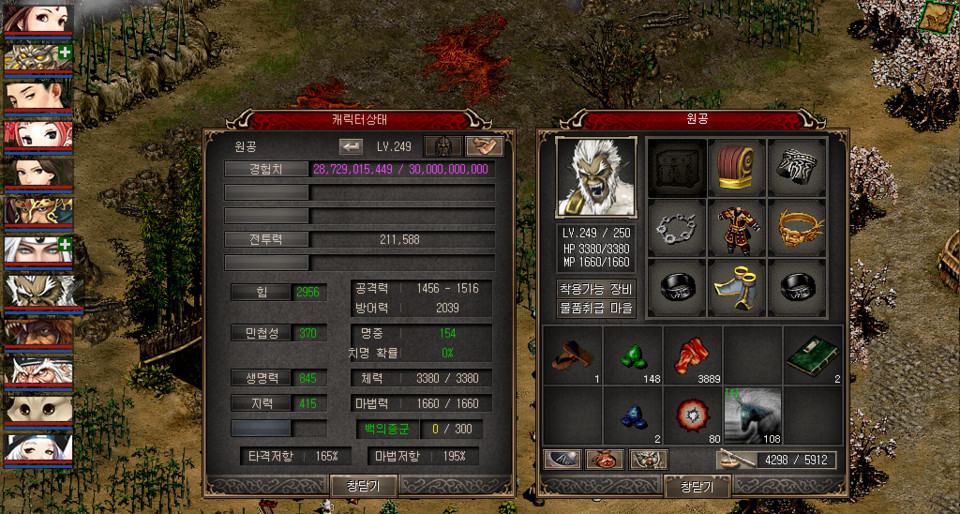
Task: Select the red helmet equipment slot
Action: click(x=737, y=168)
